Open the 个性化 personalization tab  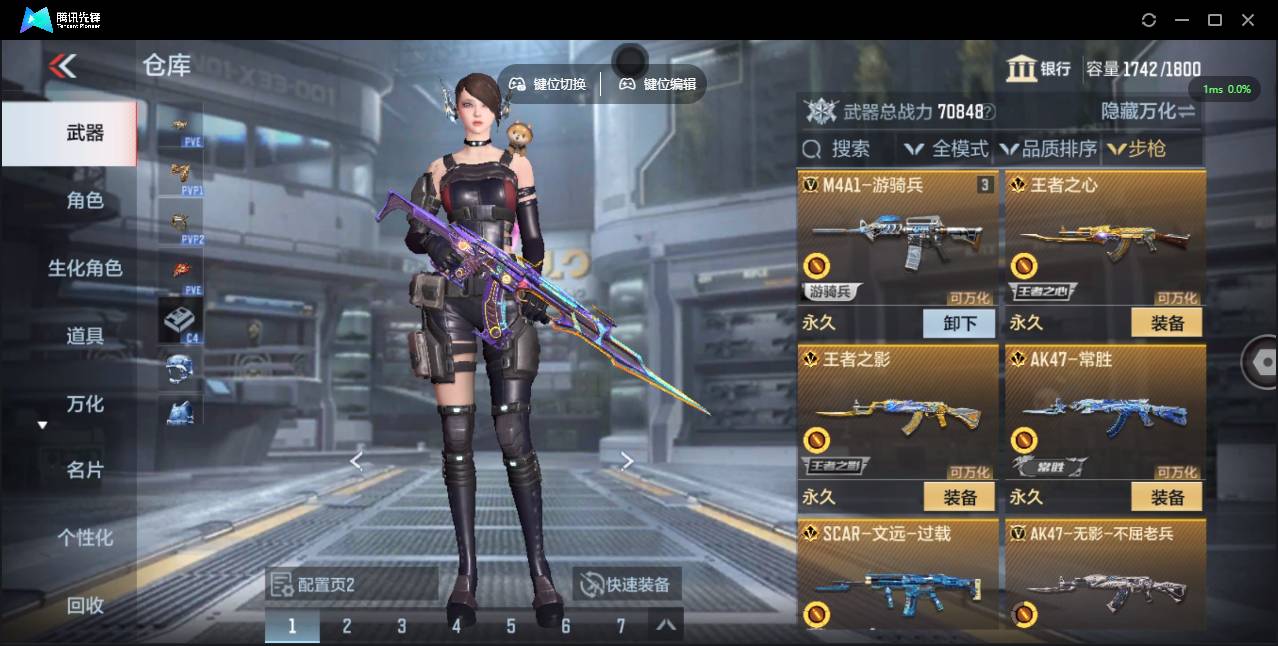pos(84,538)
